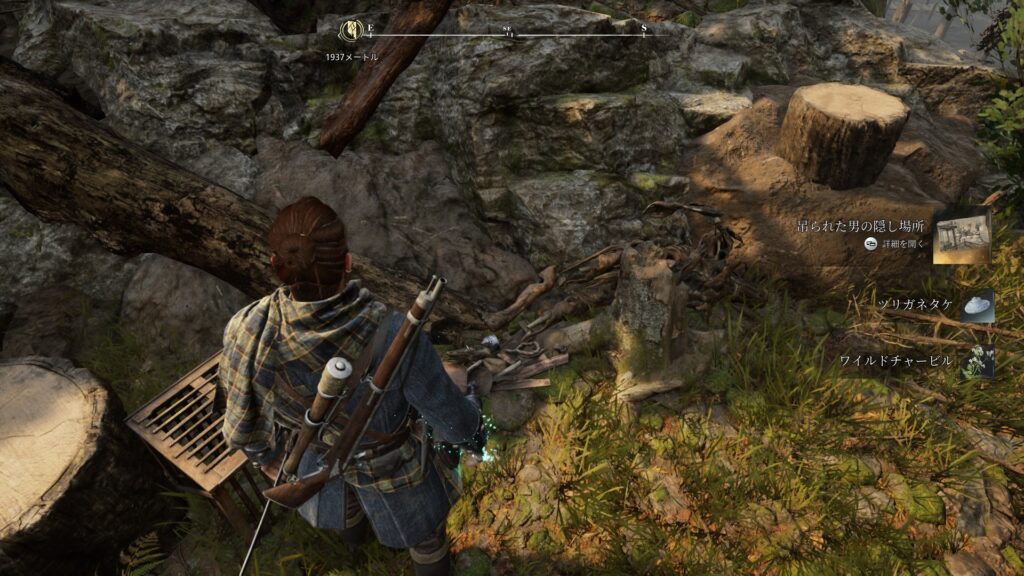Open the hanged man's hideout photo thumbnail
The width and height of the screenshot is (1024, 576).
[961, 237]
